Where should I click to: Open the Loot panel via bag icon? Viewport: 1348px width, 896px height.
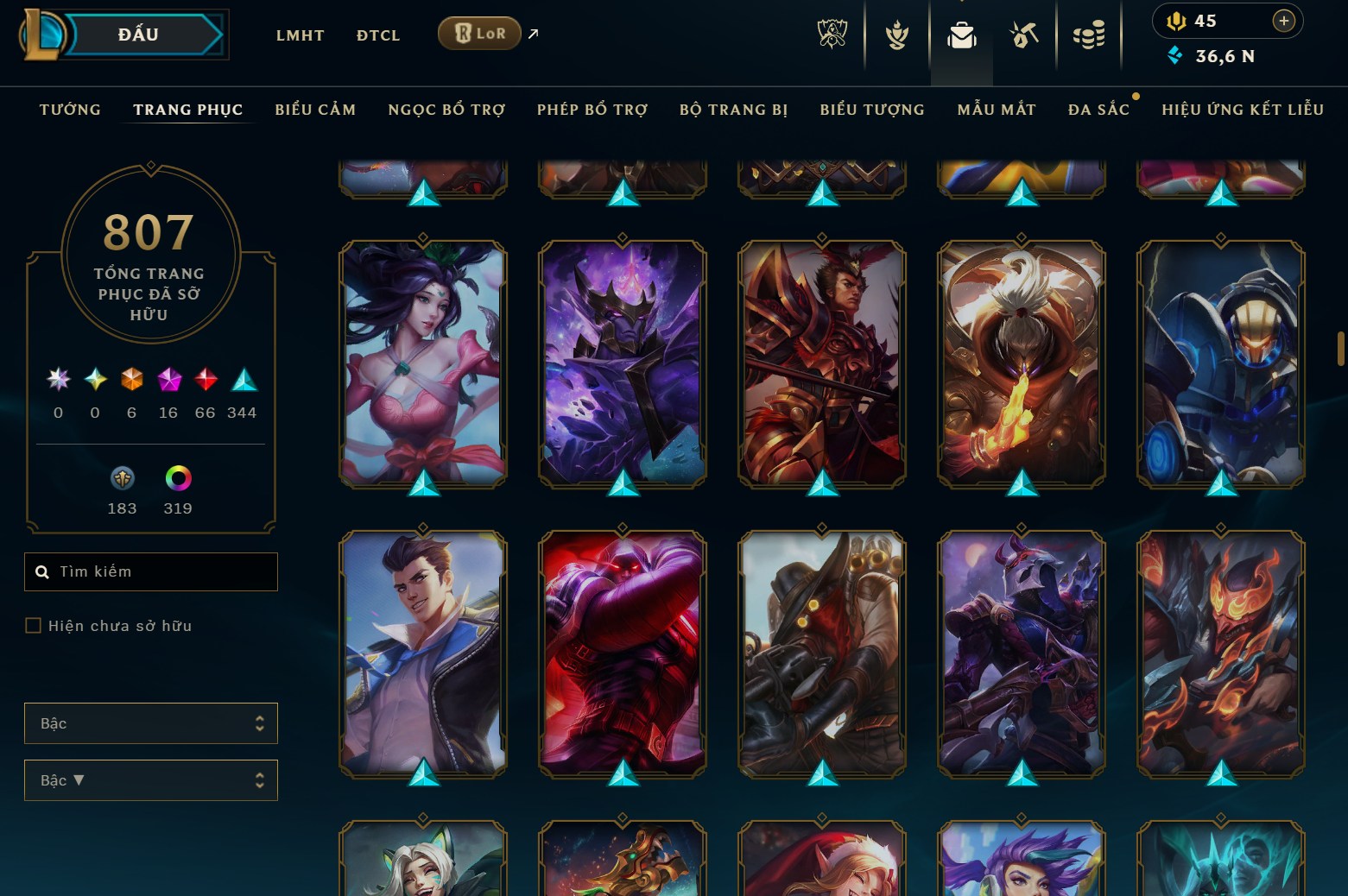(x=961, y=35)
